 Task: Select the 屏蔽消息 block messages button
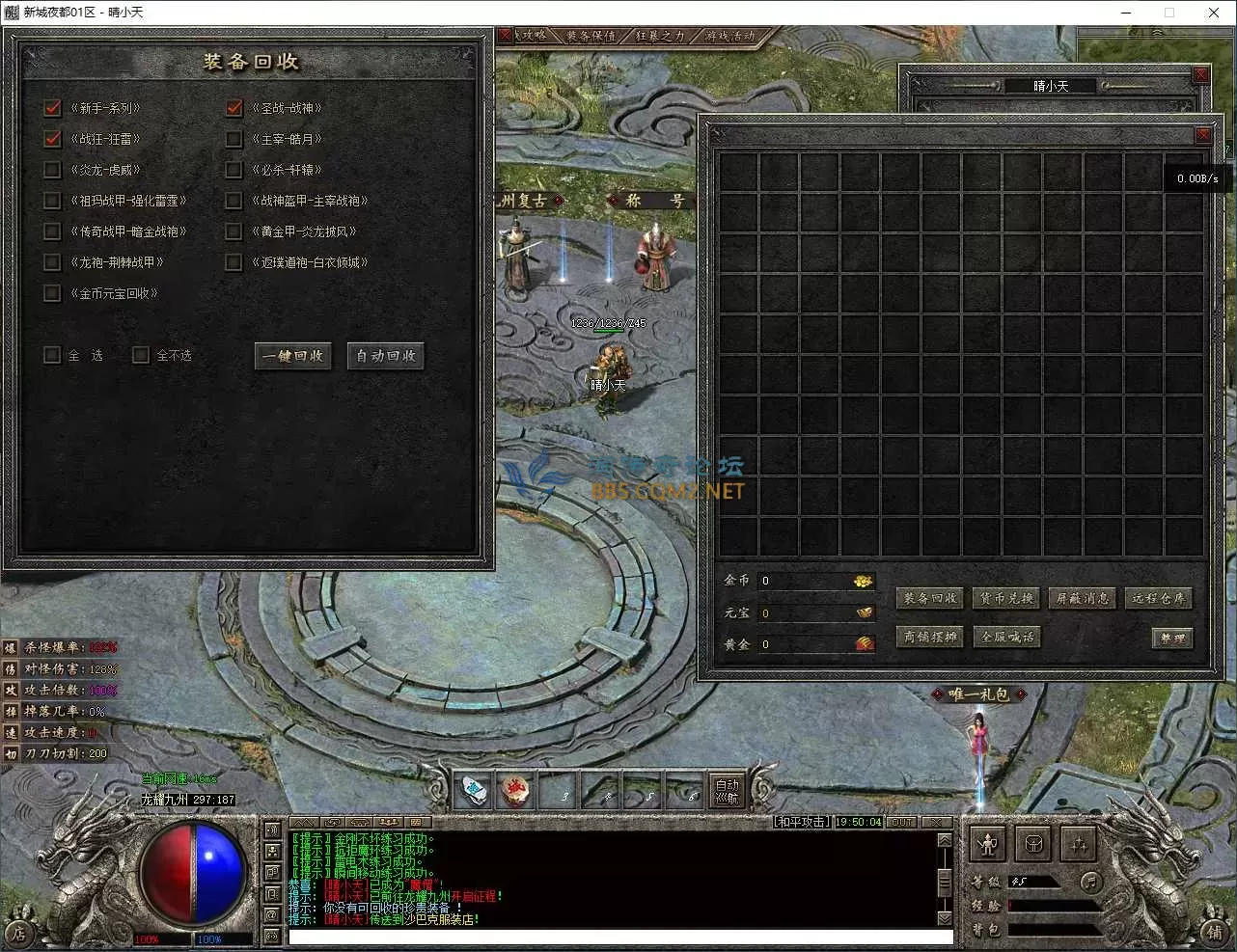pos(1083,599)
